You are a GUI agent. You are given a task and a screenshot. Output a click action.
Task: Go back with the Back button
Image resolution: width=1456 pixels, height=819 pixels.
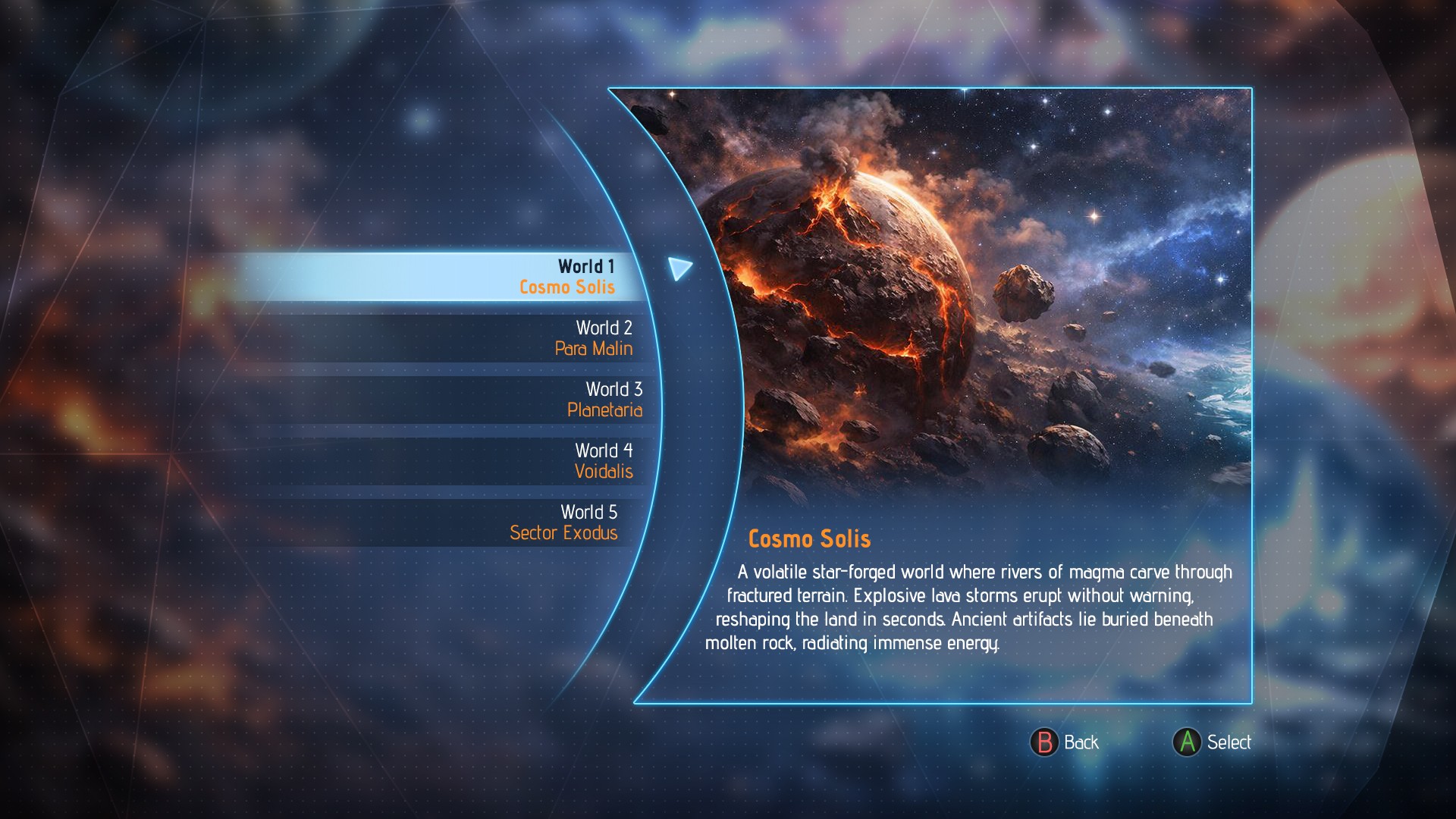[x=1065, y=742]
